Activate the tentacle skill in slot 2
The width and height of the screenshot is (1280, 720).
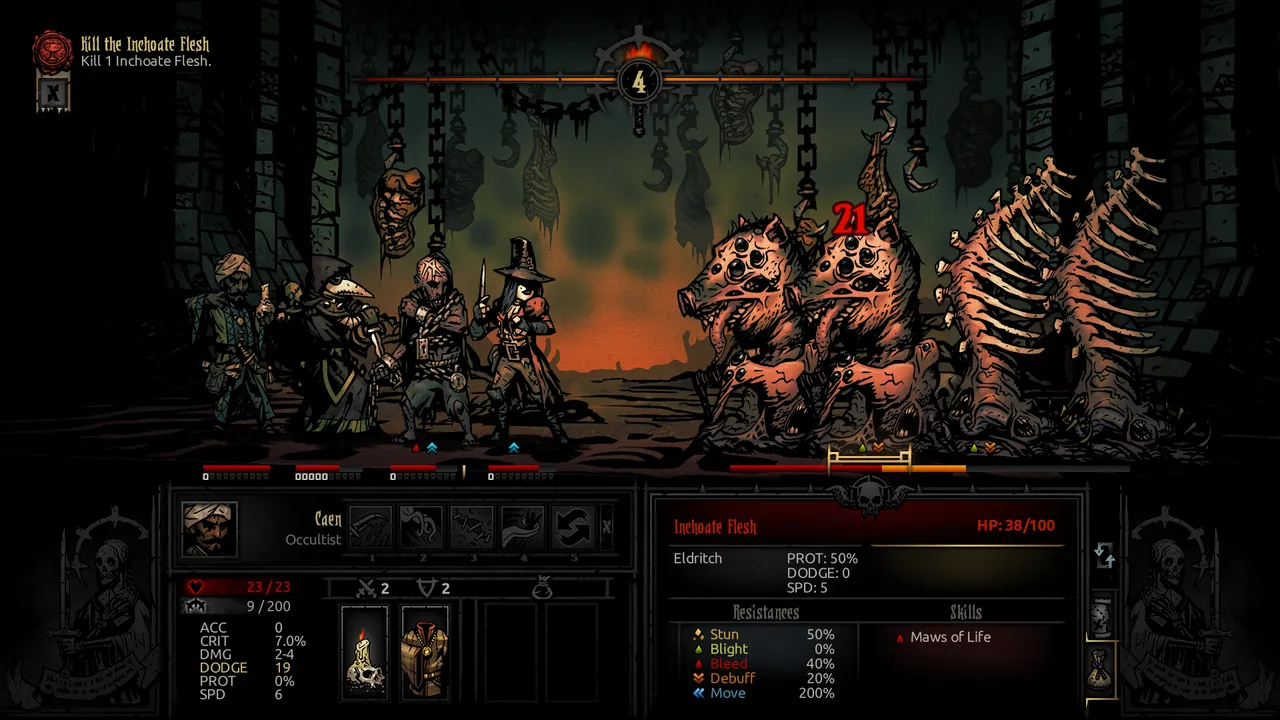(422, 527)
